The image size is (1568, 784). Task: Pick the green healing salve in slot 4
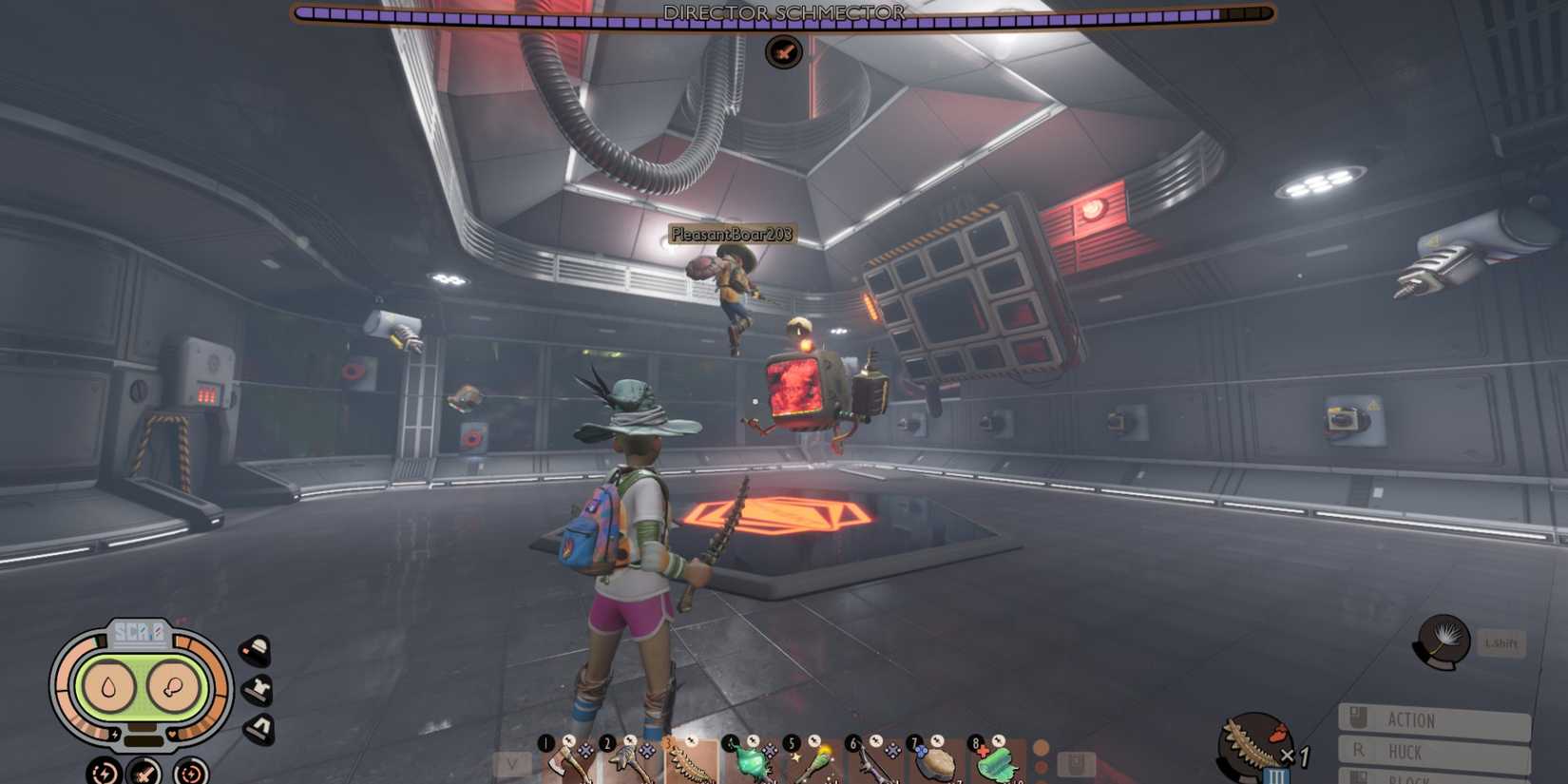754,760
